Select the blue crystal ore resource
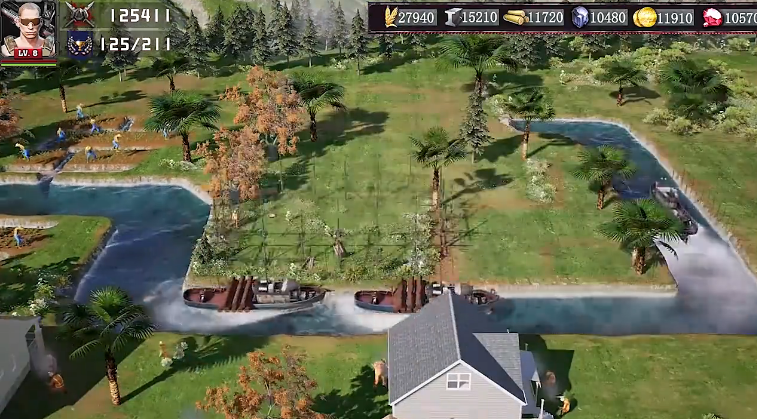 pyautogui.click(x=581, y=17)
